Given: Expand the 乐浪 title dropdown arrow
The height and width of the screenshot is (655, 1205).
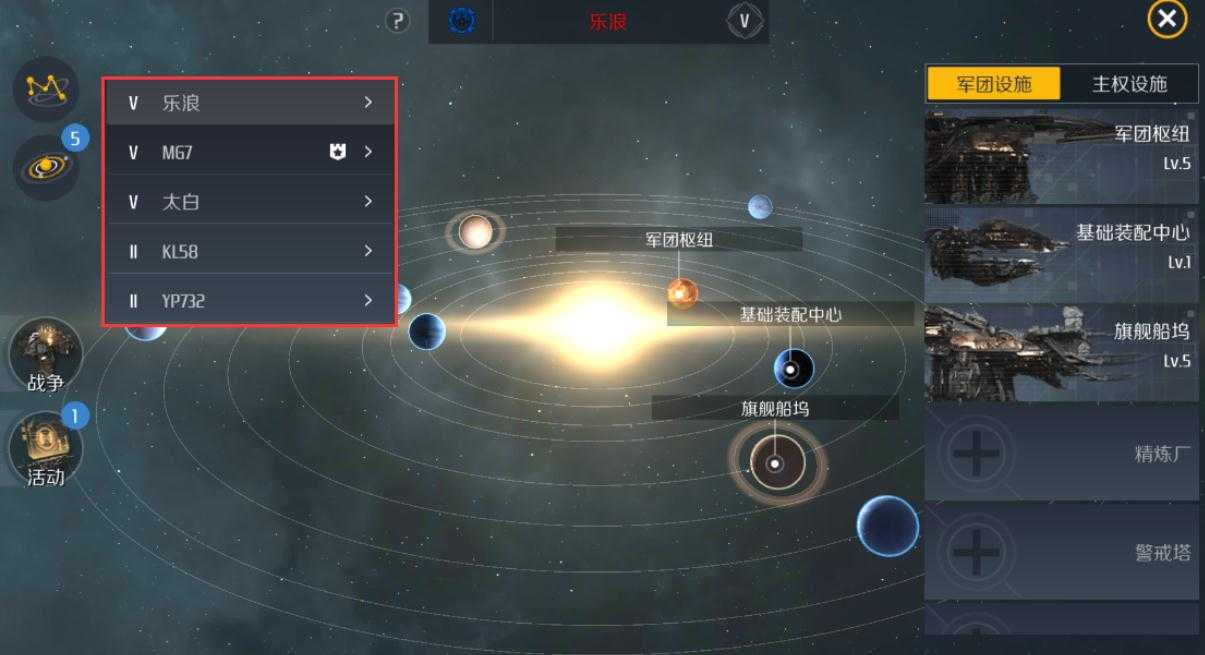Looking at the screenshot, I should click(x=744, y=20).
